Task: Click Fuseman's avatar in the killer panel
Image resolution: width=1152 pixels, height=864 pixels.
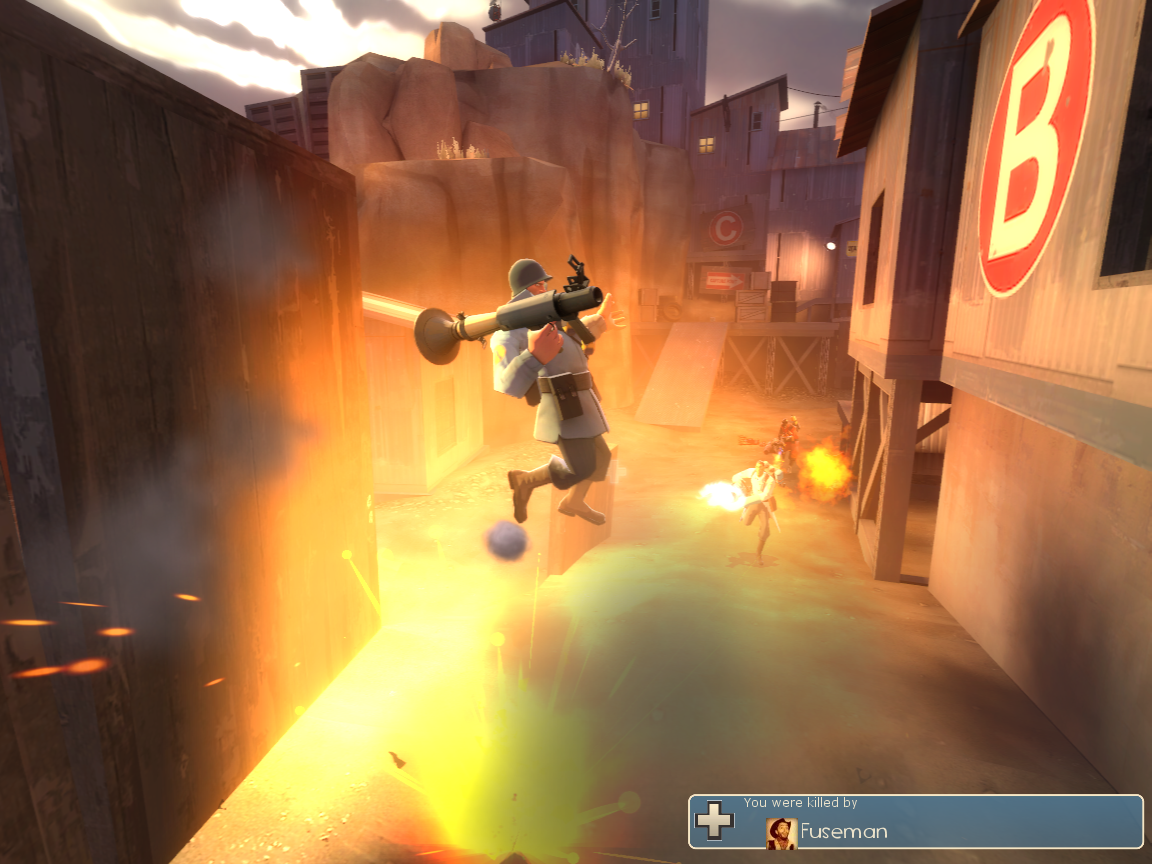Action: click(x=781, y=832)
